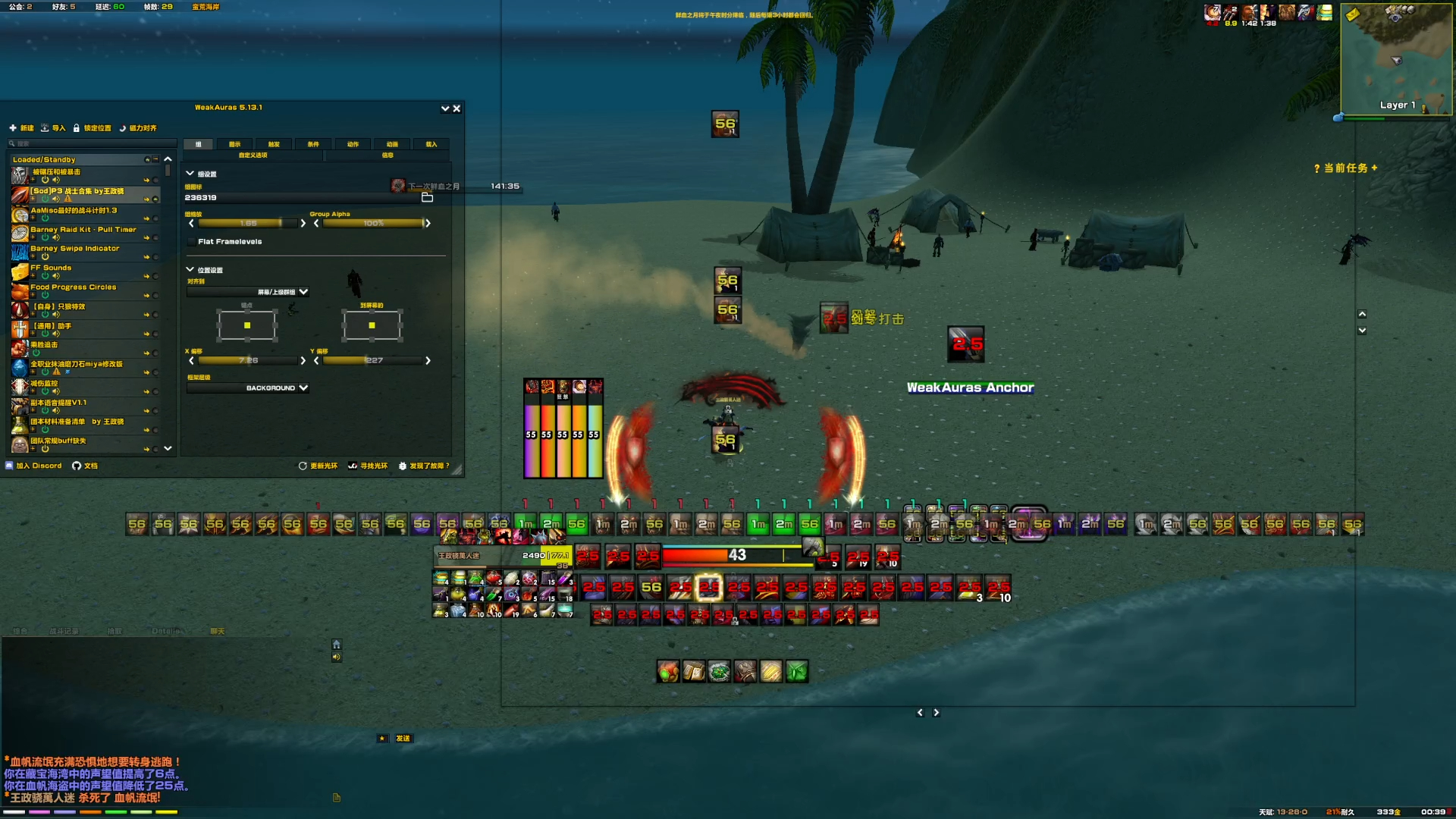Close the WeakAuras options window

click(457, 108)
